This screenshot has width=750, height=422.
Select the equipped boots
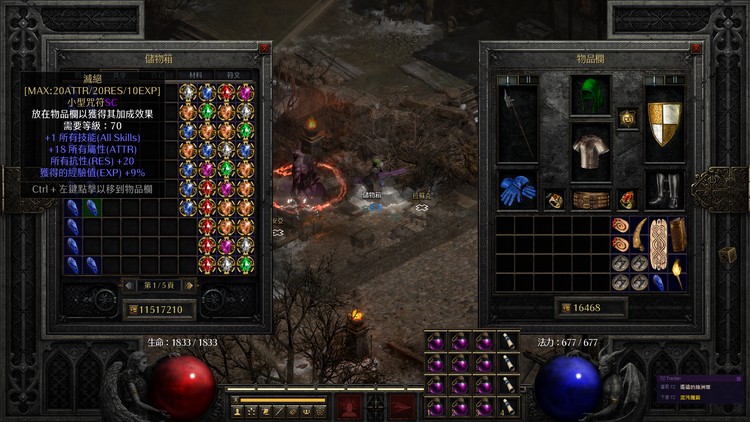coord(664,189)
